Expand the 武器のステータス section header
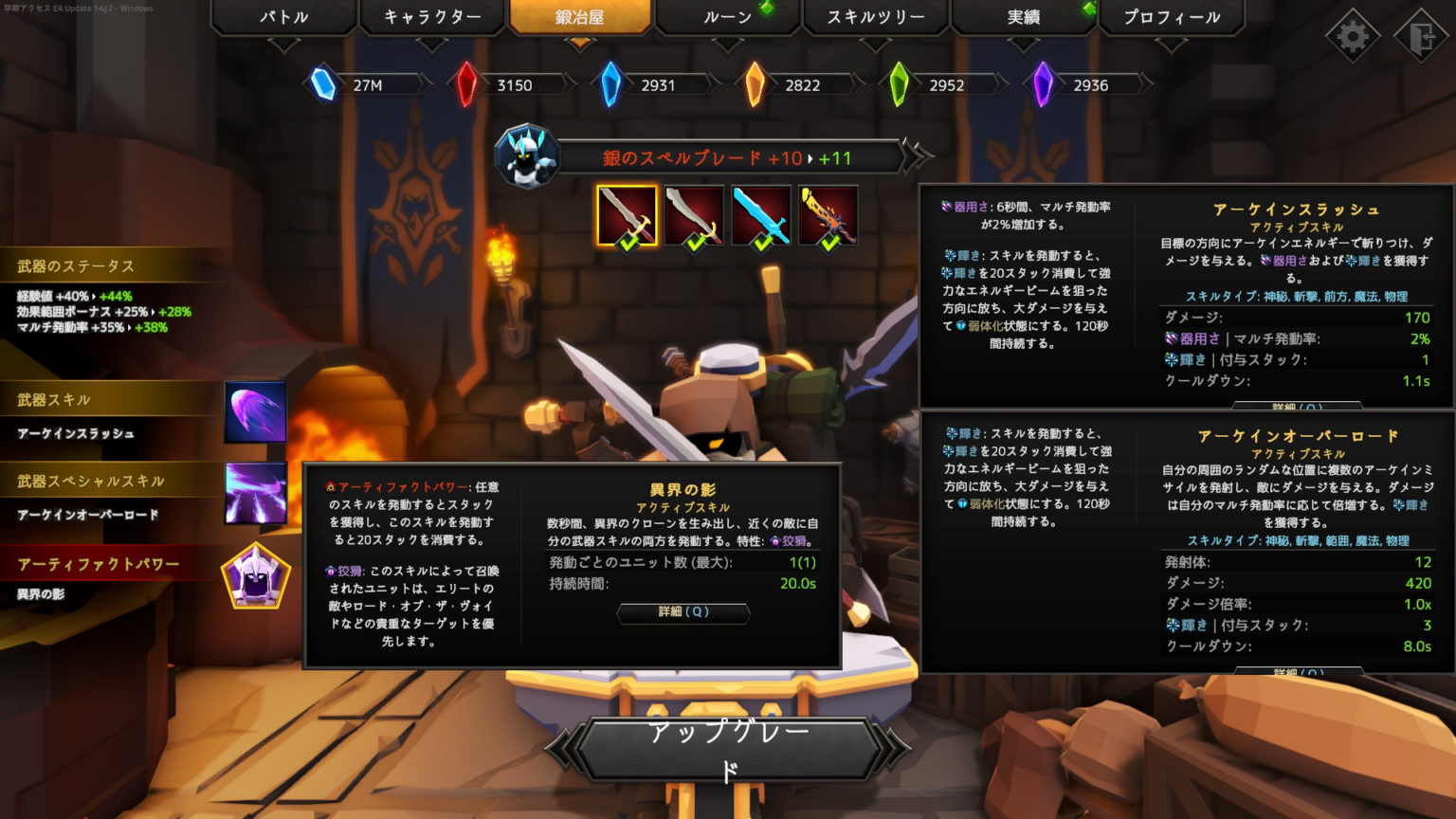Image resolution: width=1456 pixels, height=819 pixels. click(76, 266)
